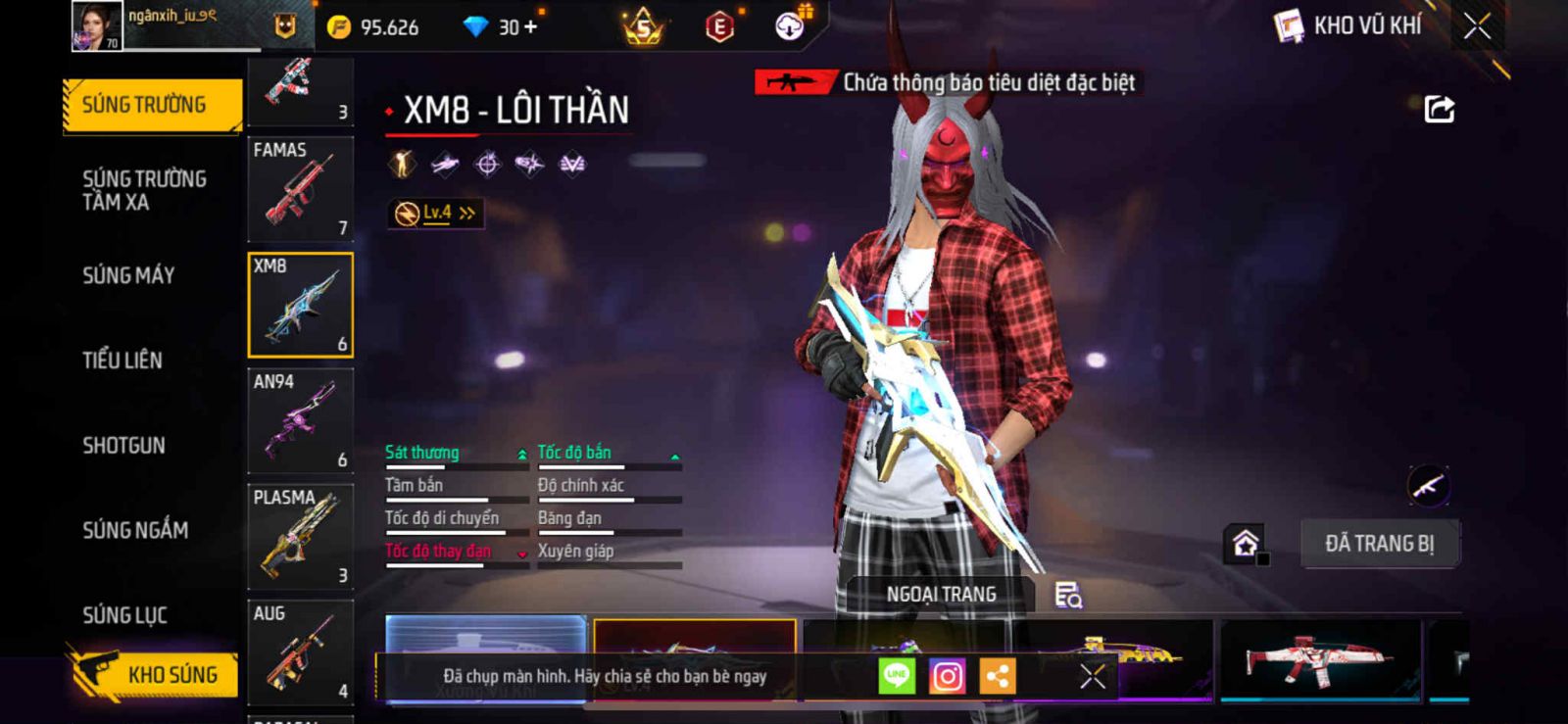Image resolution: width=1568 pixels, height=724 pixels.
Task: Switch to TIỂU LIÊN weapons
Action: click(122, 361)
